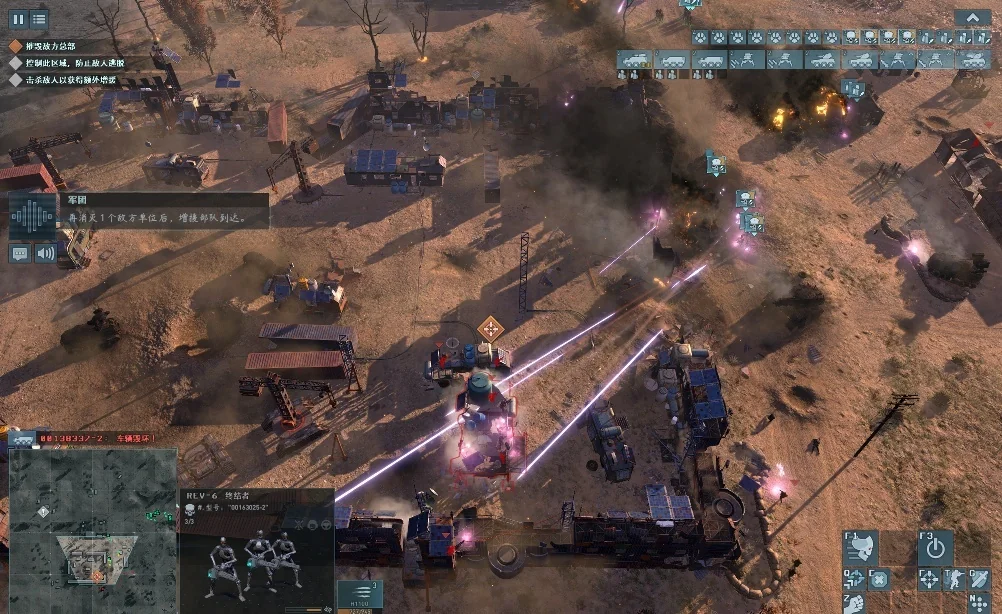This screenshot has width=1002, height=614.
Task: Use the stop command octagon icon
Action: (x=878, y=578)
